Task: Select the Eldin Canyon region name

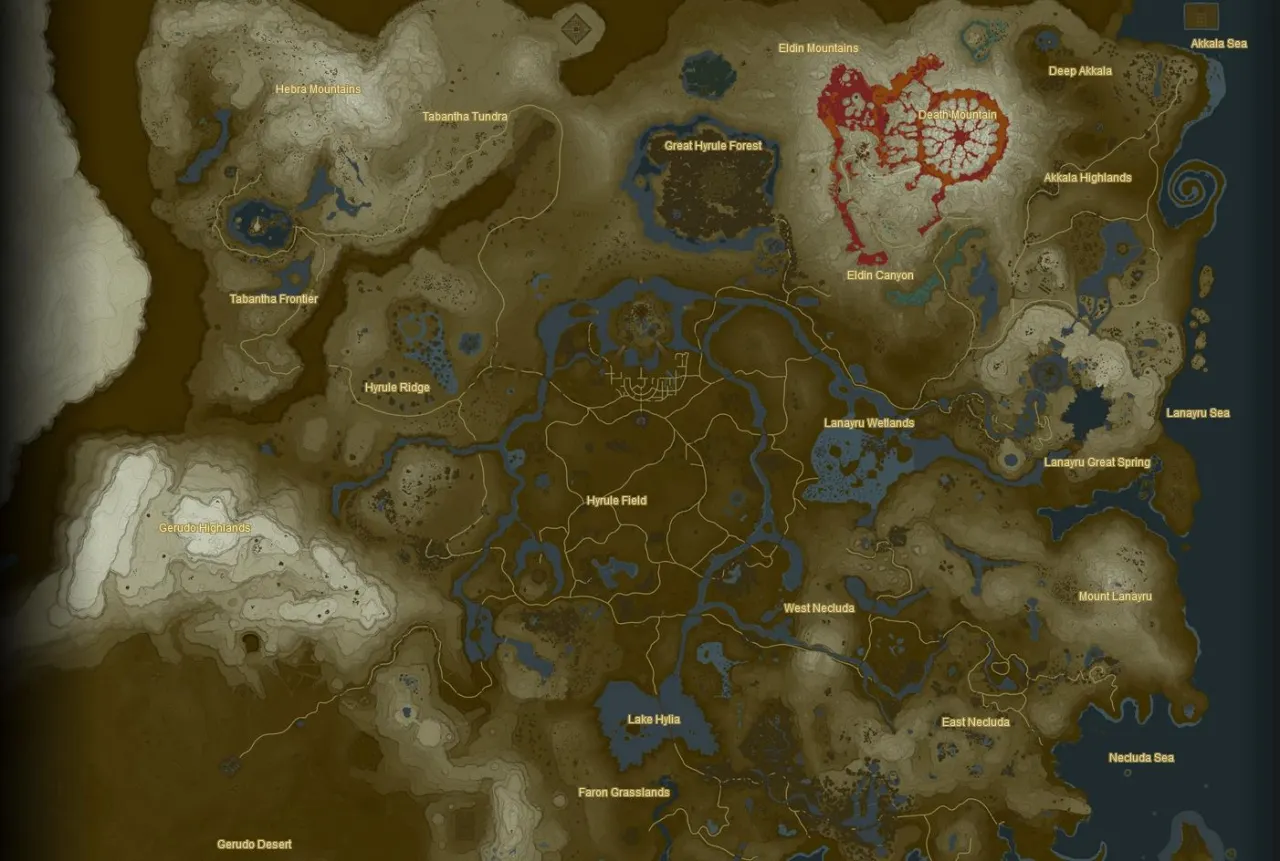Action: tap(880, 274)
